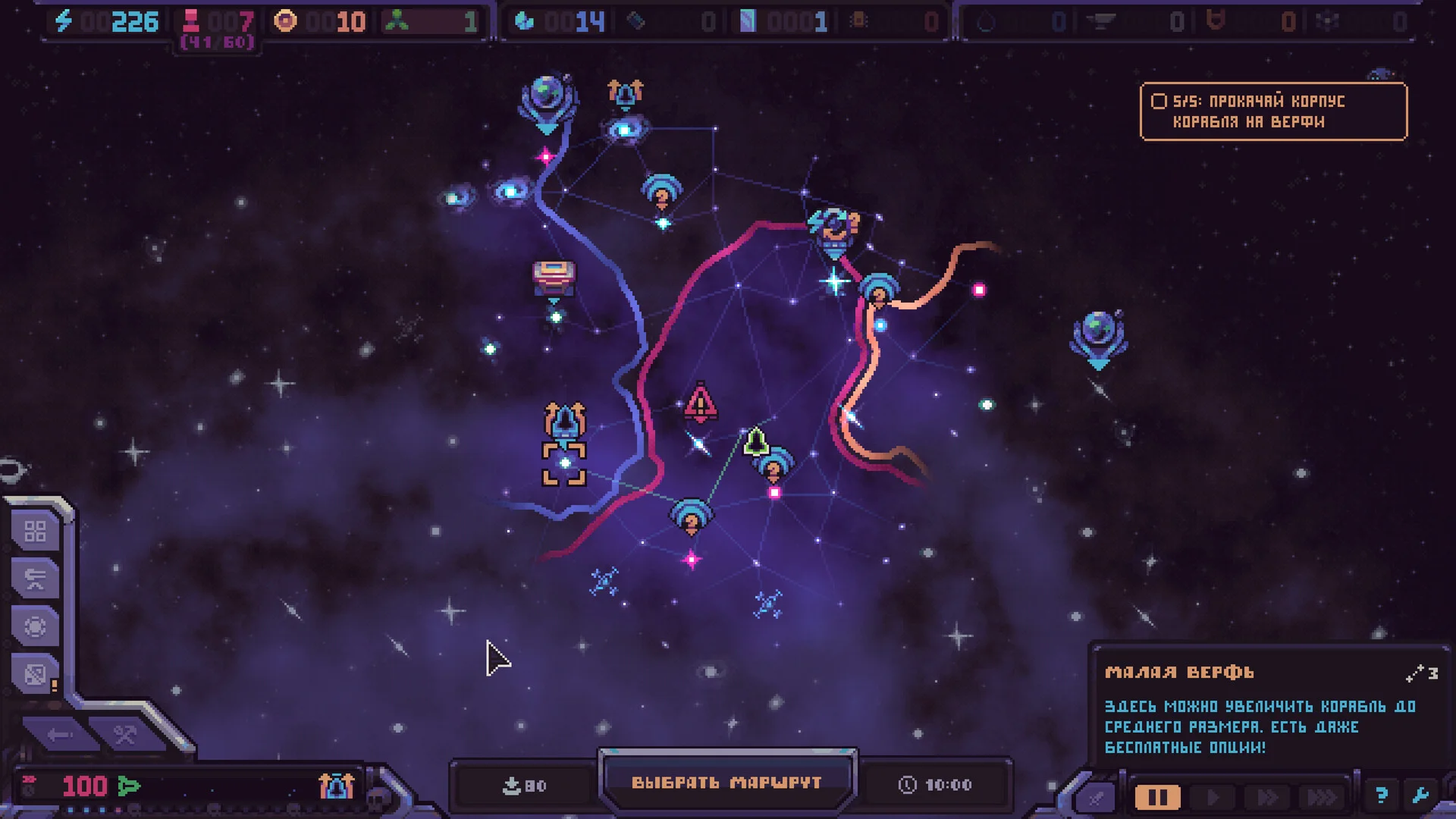Activate triple-arrow fastest game speed
The image size is (1456, 819).
(1322, 797)
